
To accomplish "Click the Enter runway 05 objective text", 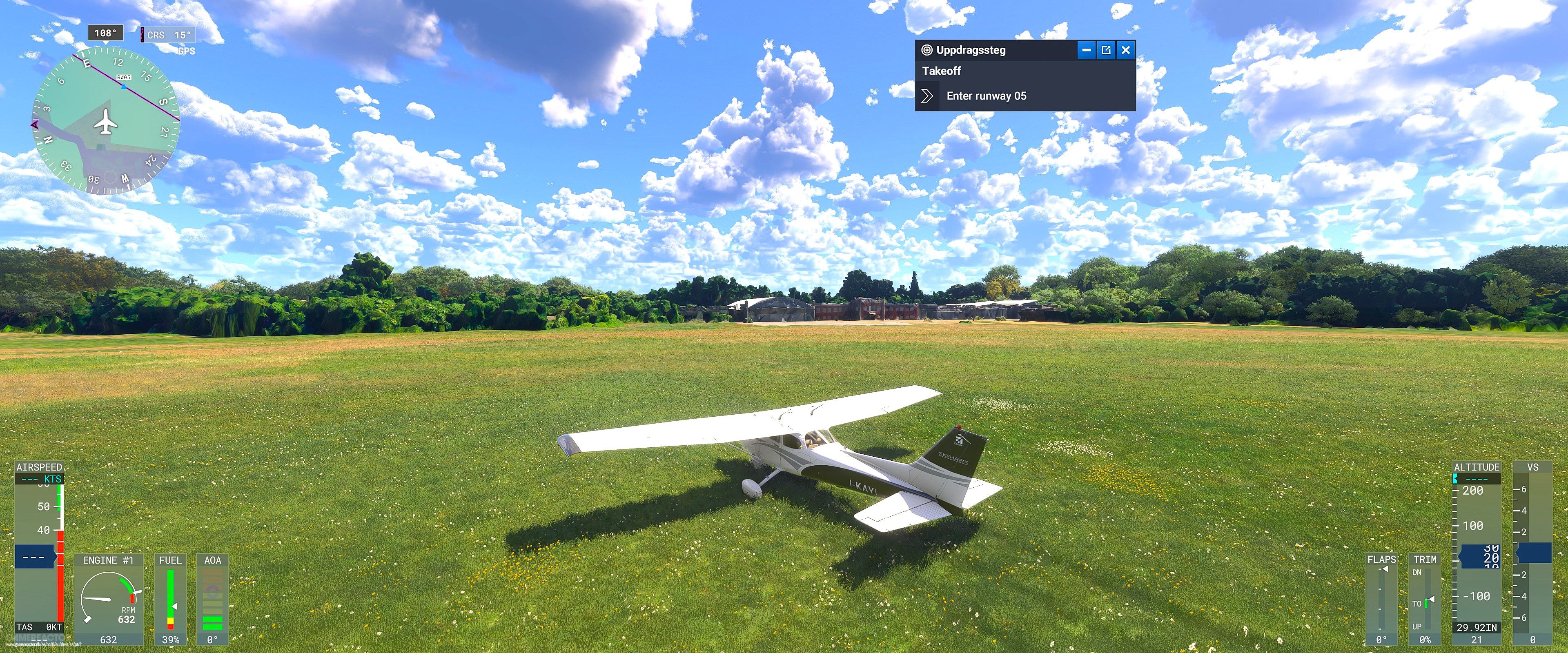I will click(x=986, y=96).
